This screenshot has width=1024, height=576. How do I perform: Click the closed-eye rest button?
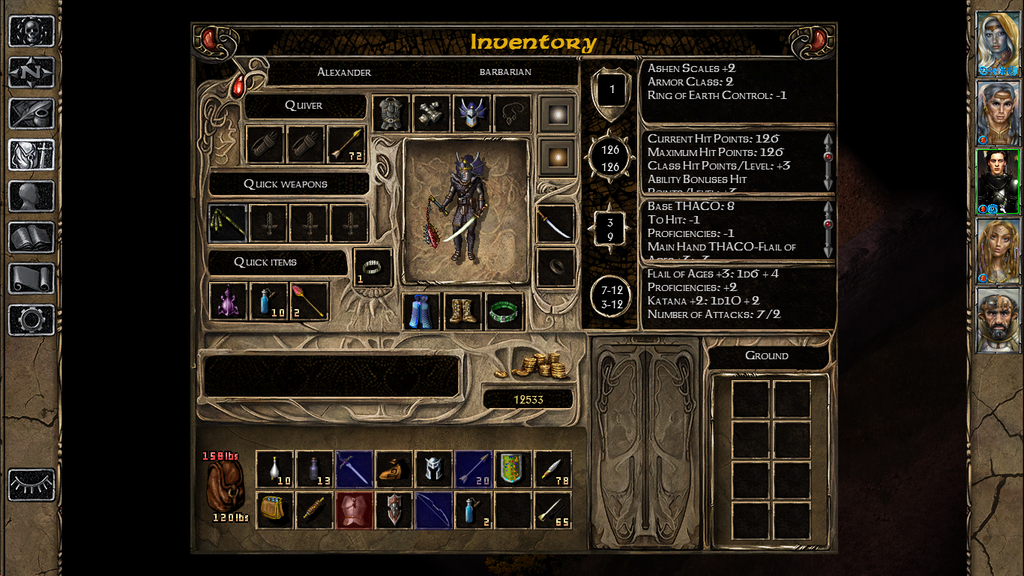point(31,484)
